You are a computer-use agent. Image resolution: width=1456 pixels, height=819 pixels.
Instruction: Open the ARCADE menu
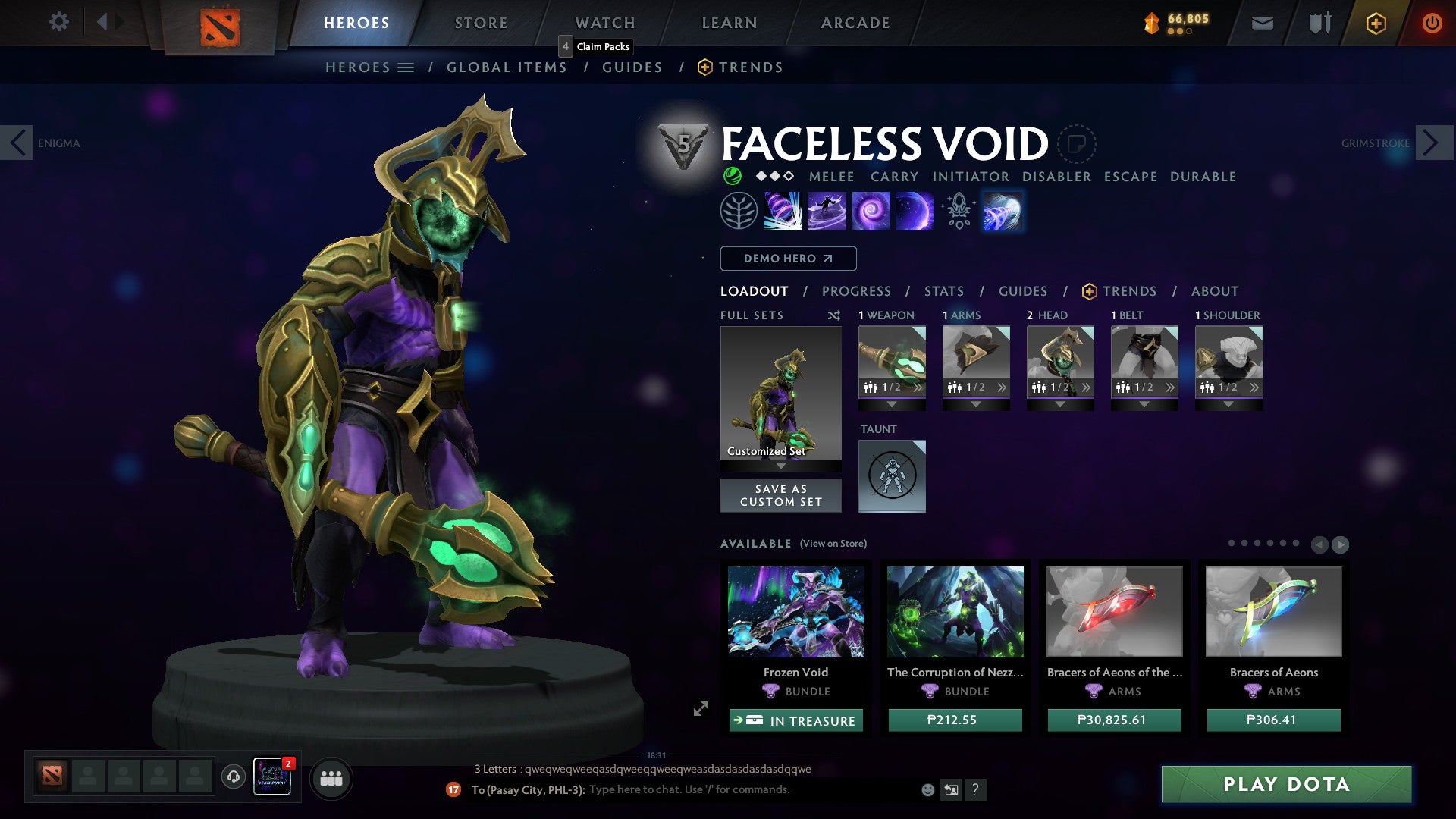tap(855, 22)
